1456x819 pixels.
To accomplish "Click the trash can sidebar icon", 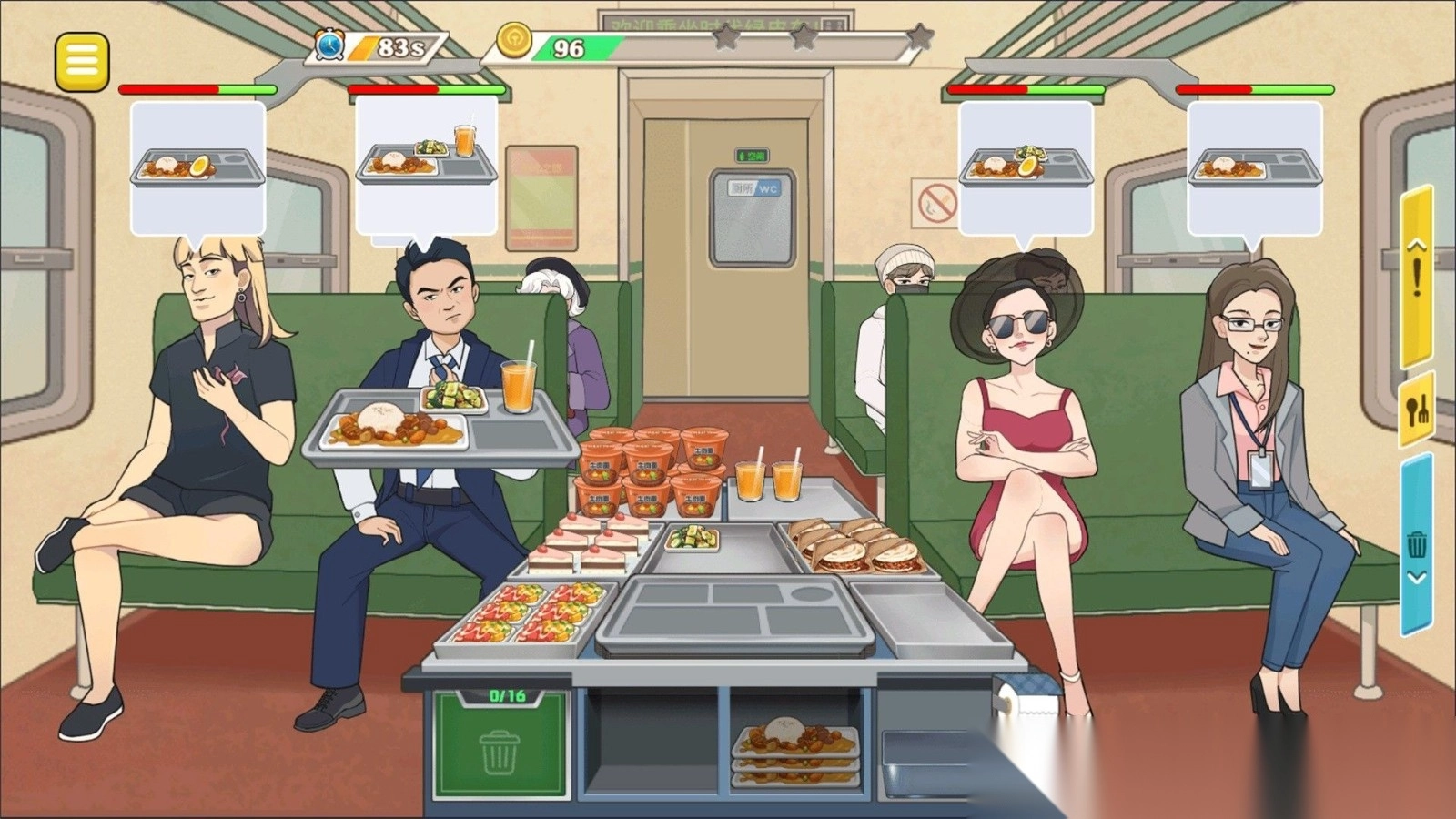I will pyautogui.click(x=1418, y=543).
